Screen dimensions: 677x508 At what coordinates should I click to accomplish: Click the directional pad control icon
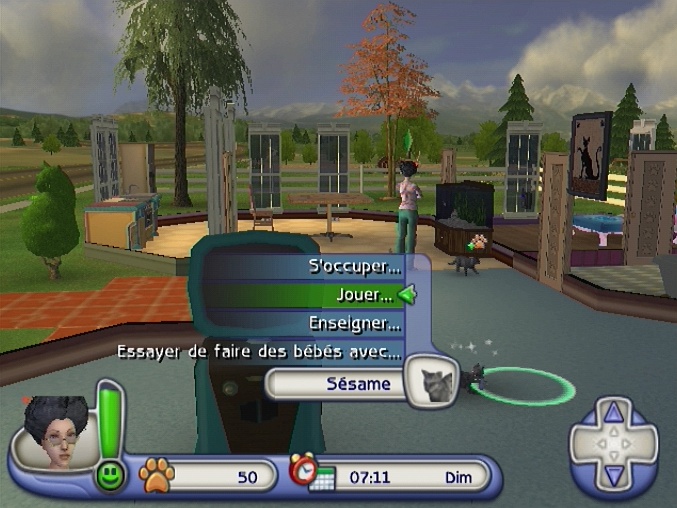click(614, 442)
